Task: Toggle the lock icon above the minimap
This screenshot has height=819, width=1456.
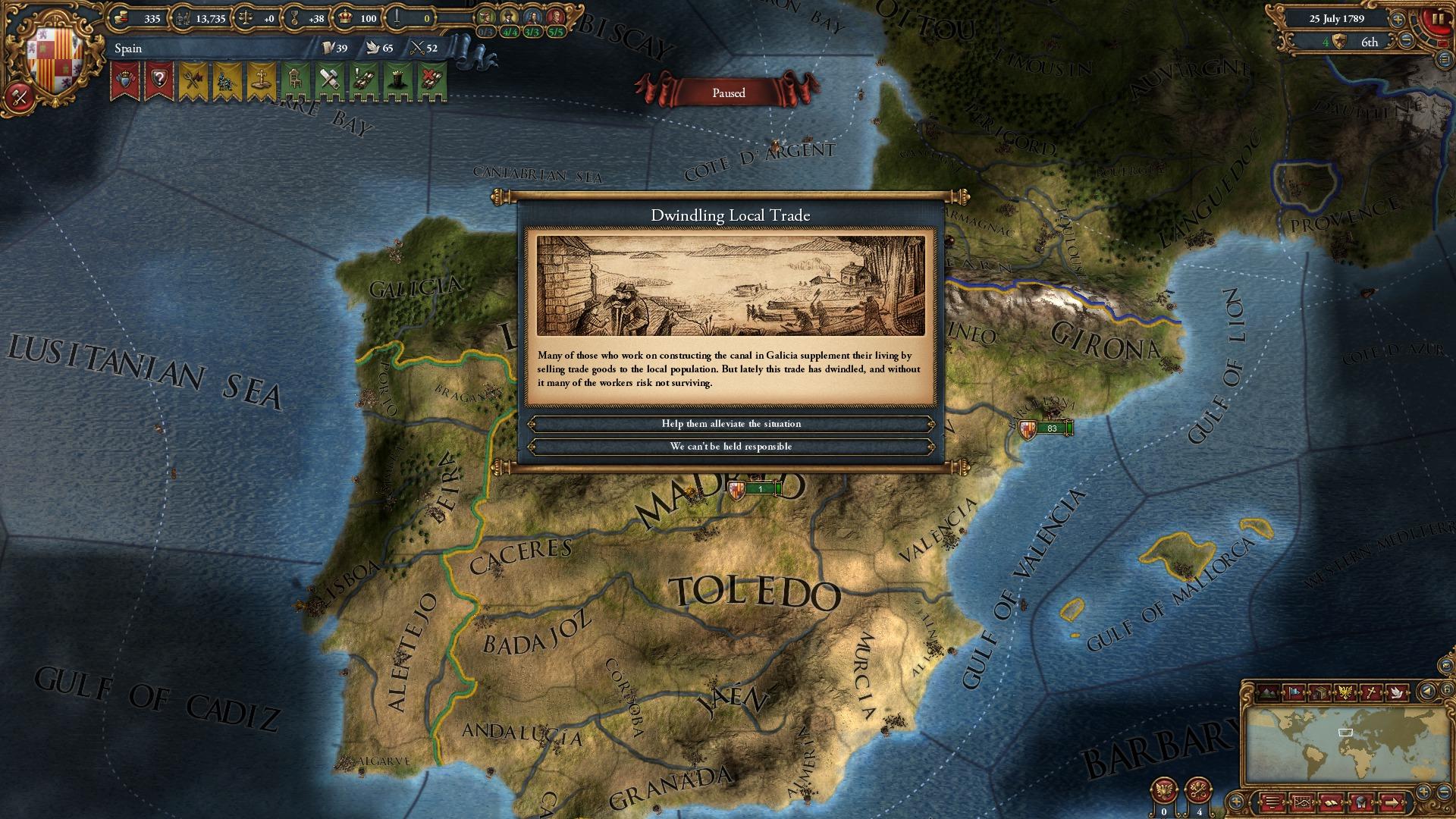Action: (1445, 687)
